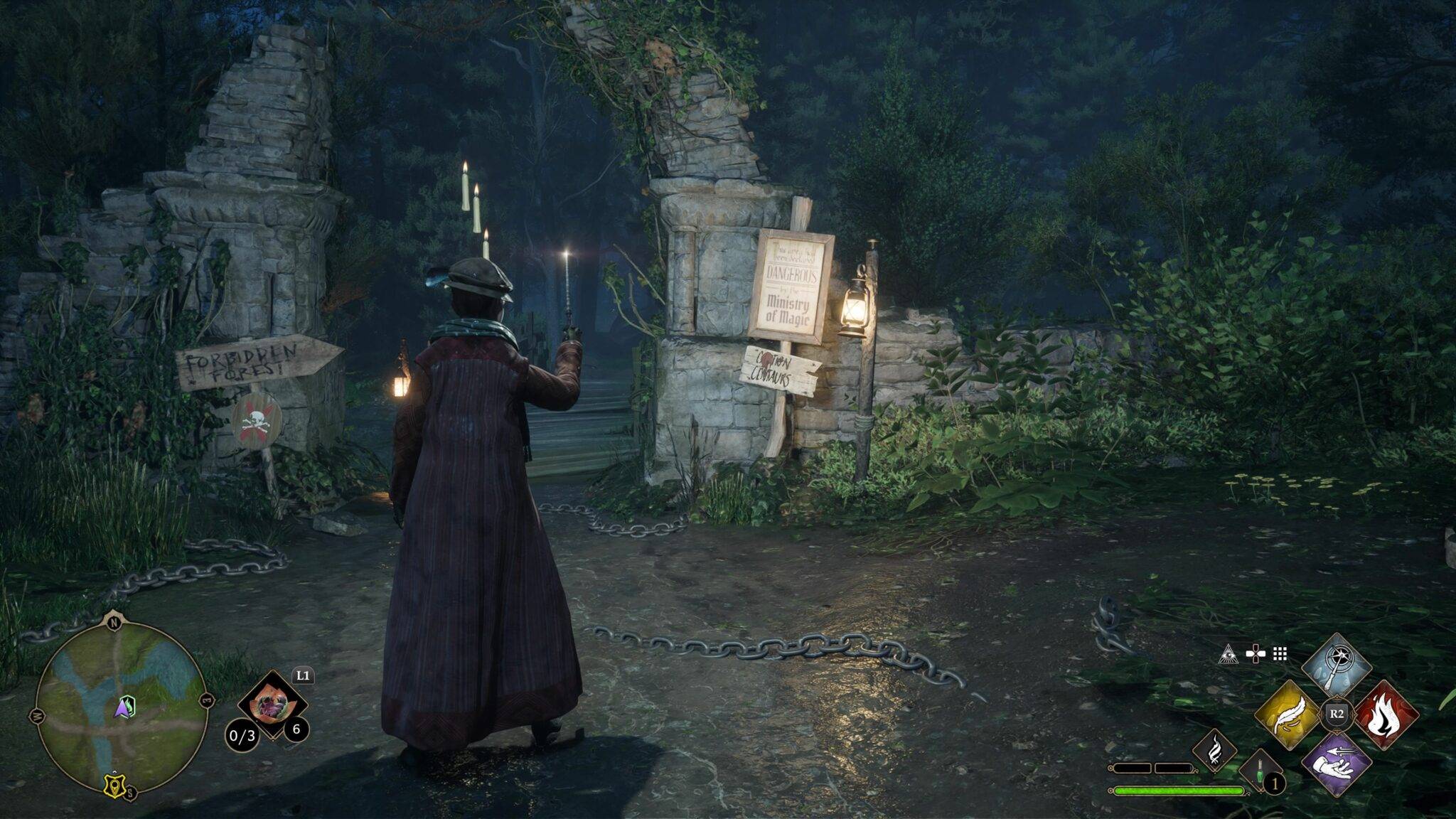Image resolution: width=1456 pixels, height=819 pixels.
Task: Click the d-pad indicator above the spell diamond
Action: 1256,653
